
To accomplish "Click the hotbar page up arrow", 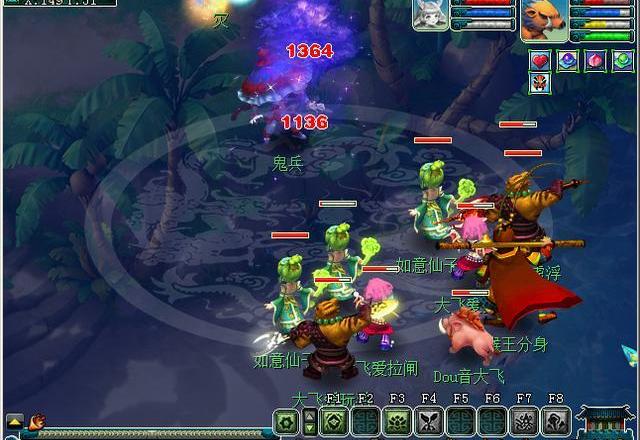I will (308, 415).
